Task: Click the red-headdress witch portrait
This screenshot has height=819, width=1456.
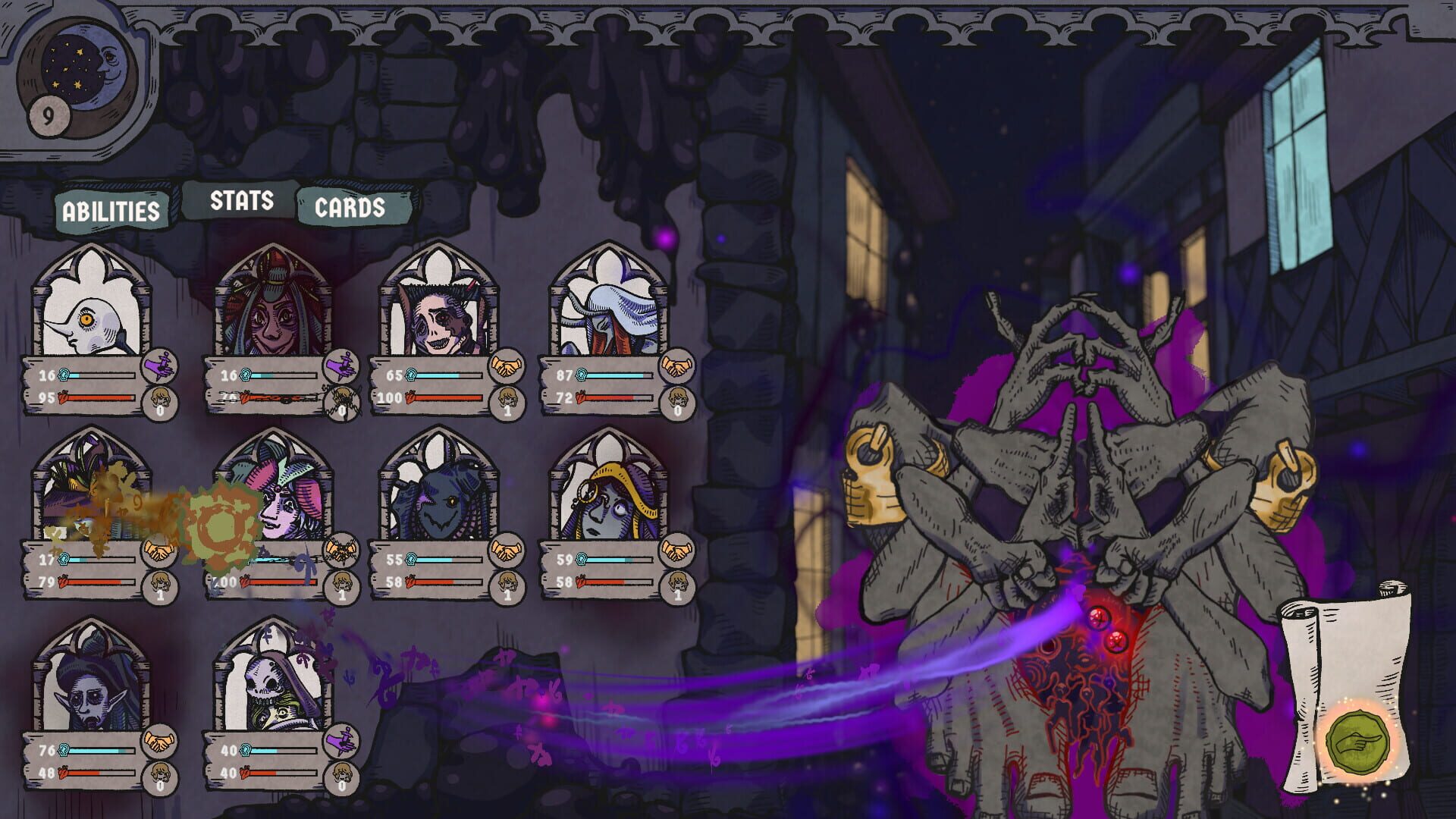Action: pos(271,318)
